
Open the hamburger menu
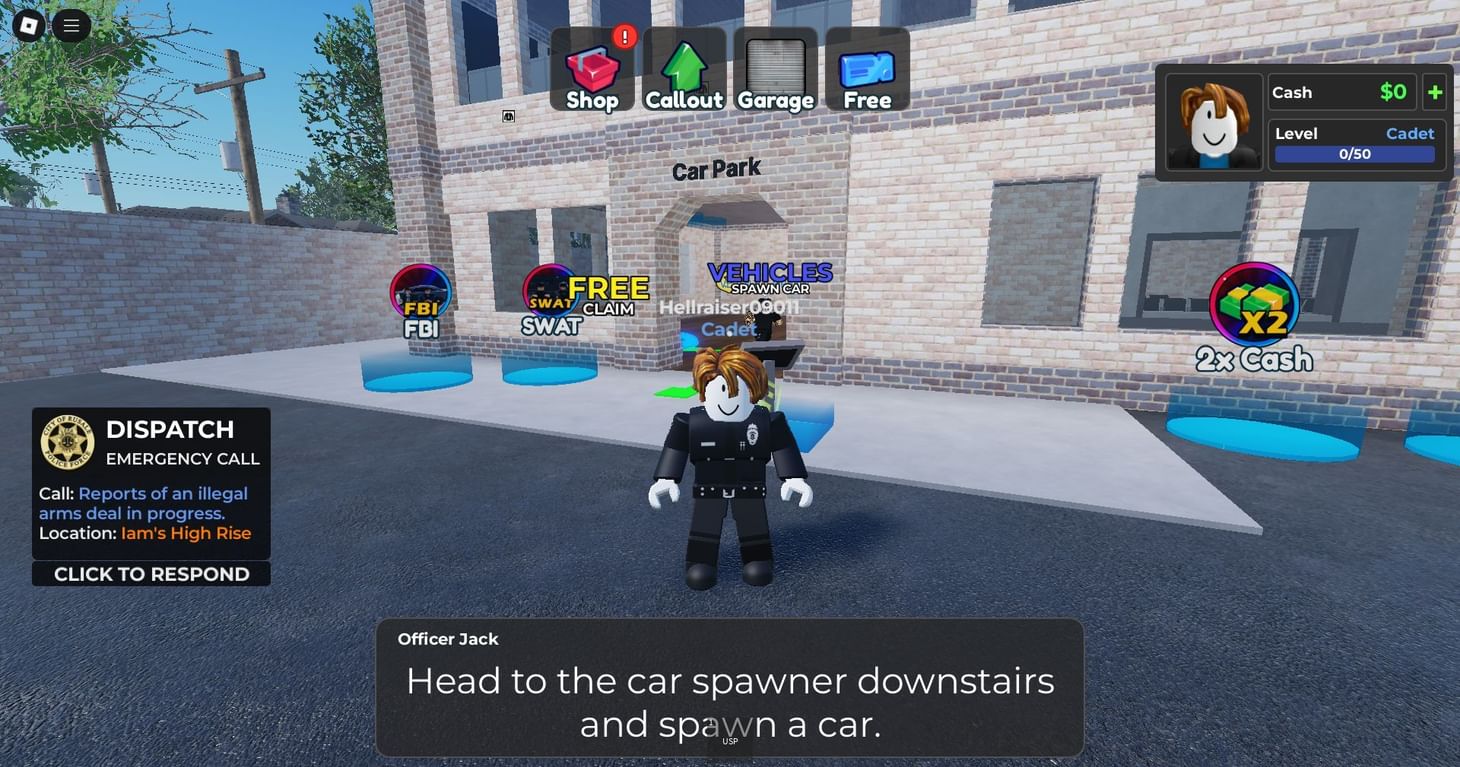[x=70, y=25]
